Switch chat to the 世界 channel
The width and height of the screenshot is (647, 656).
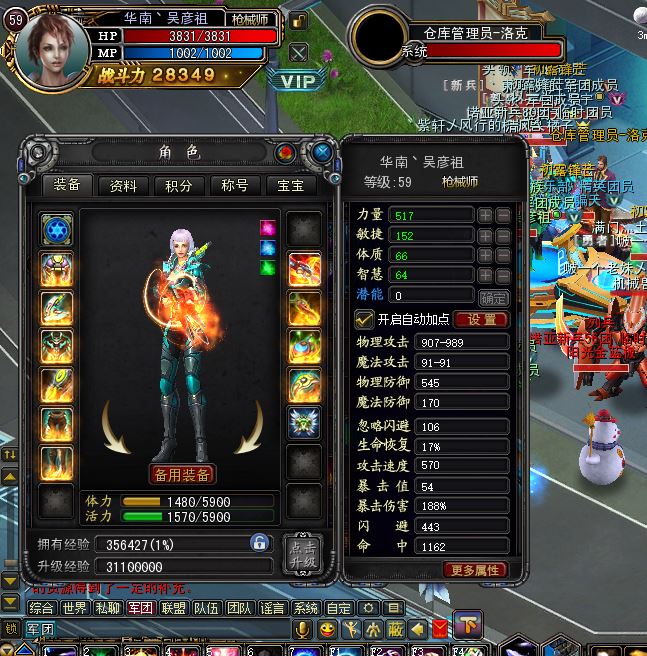74,607
